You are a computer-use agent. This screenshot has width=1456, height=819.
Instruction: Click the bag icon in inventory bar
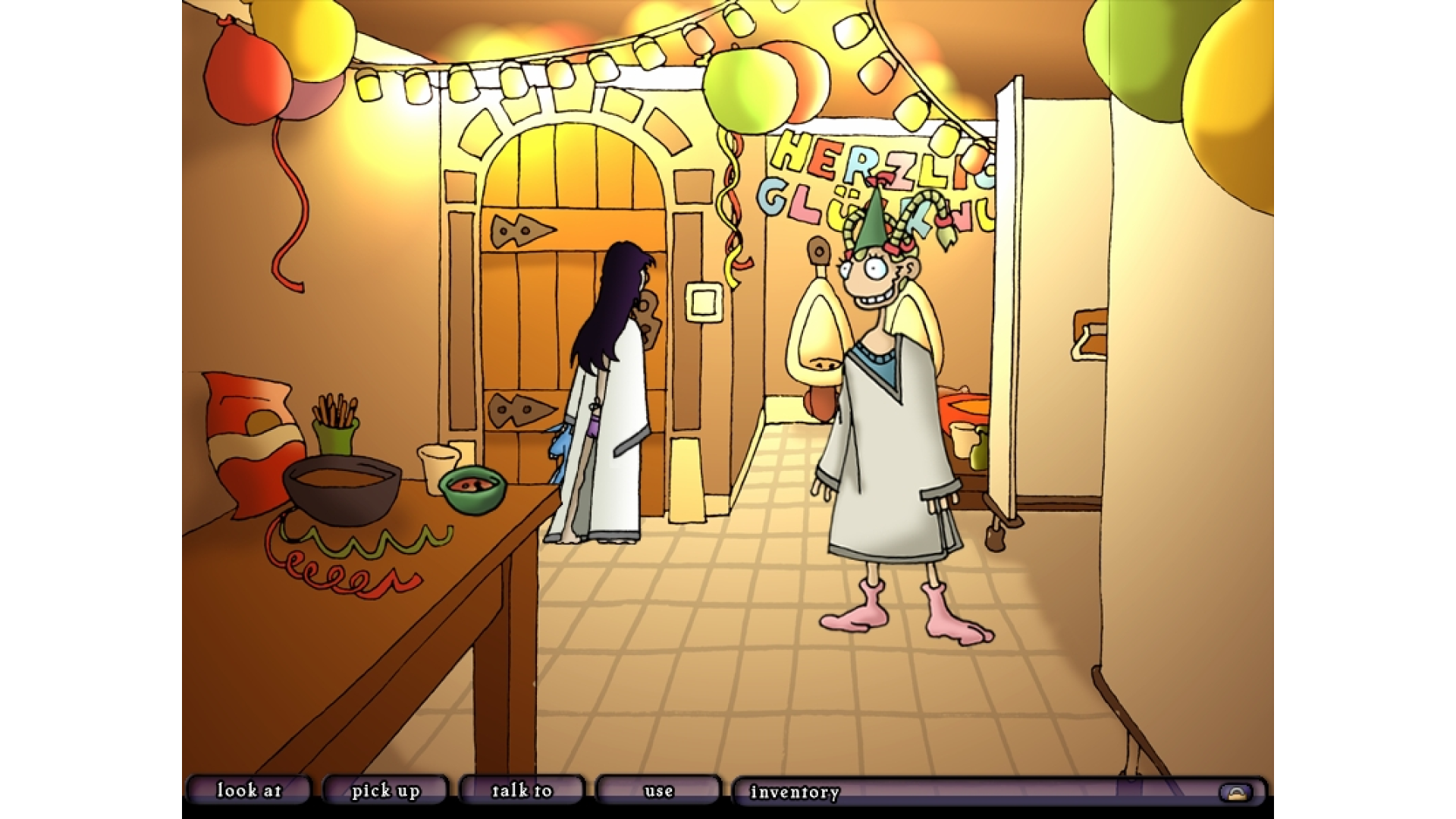(x=1236, y=793)
